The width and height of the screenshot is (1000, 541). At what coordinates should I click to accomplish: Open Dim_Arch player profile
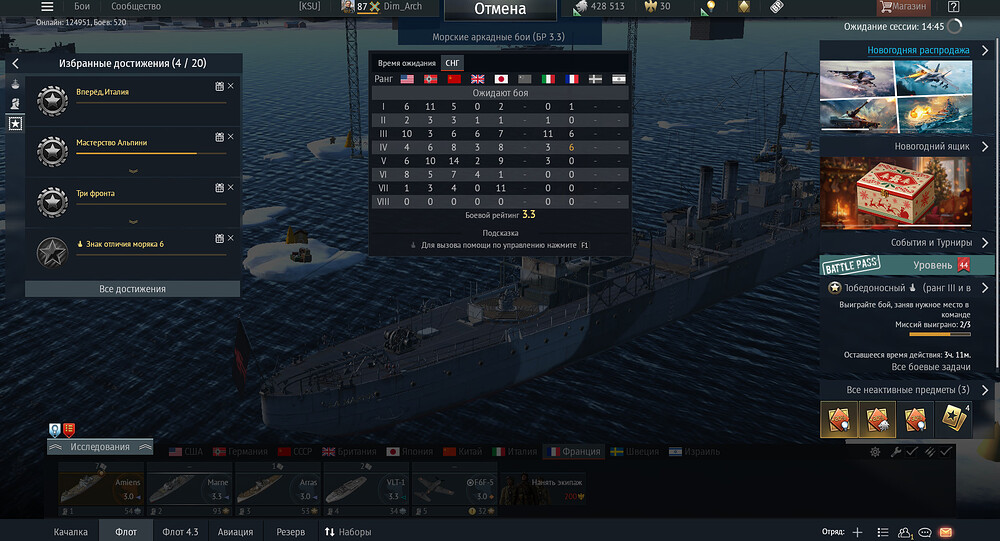click(403, 7)
